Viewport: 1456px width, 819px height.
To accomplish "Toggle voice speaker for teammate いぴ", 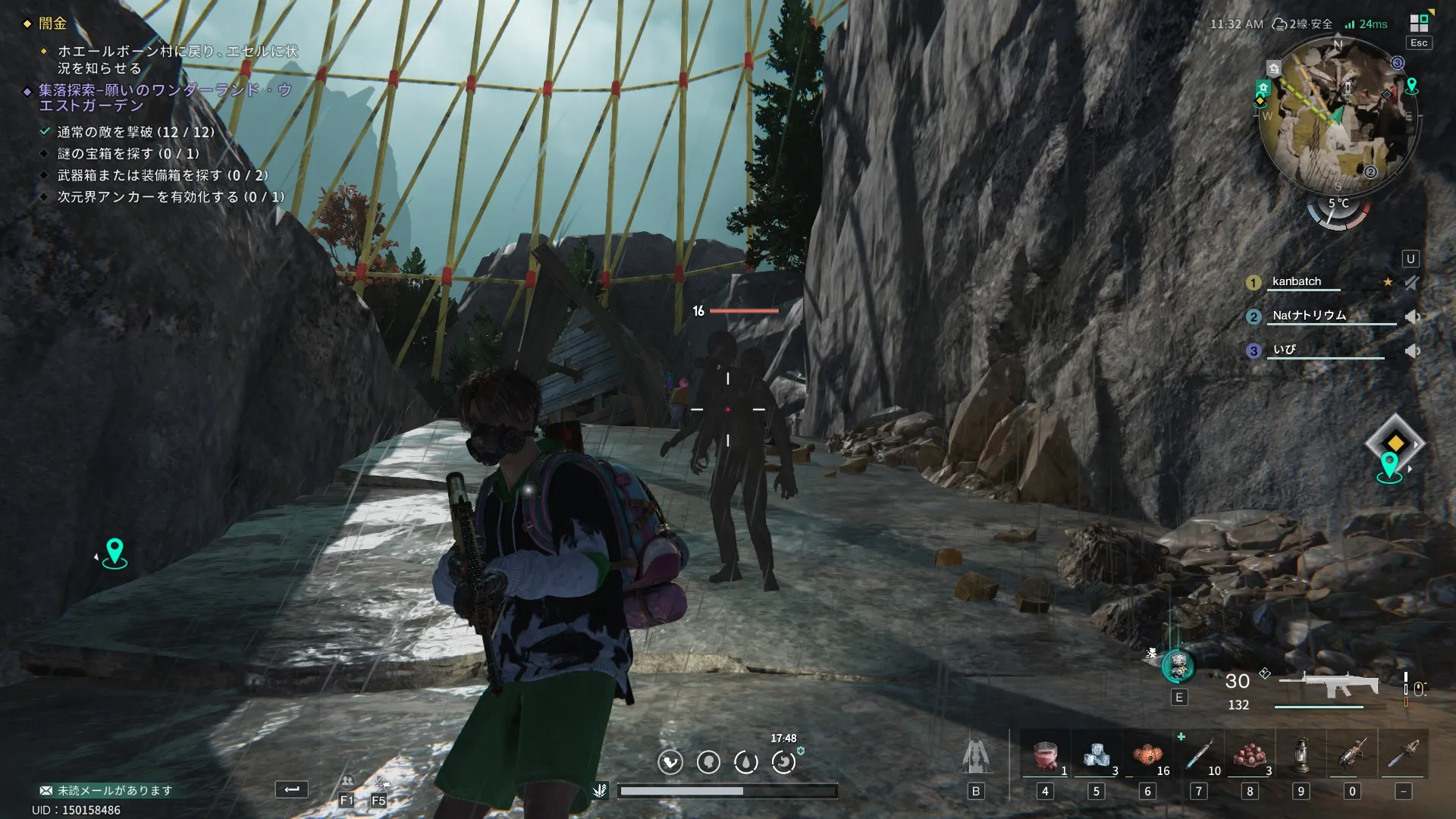I will pyautogui.click(x=1411, y=351).
